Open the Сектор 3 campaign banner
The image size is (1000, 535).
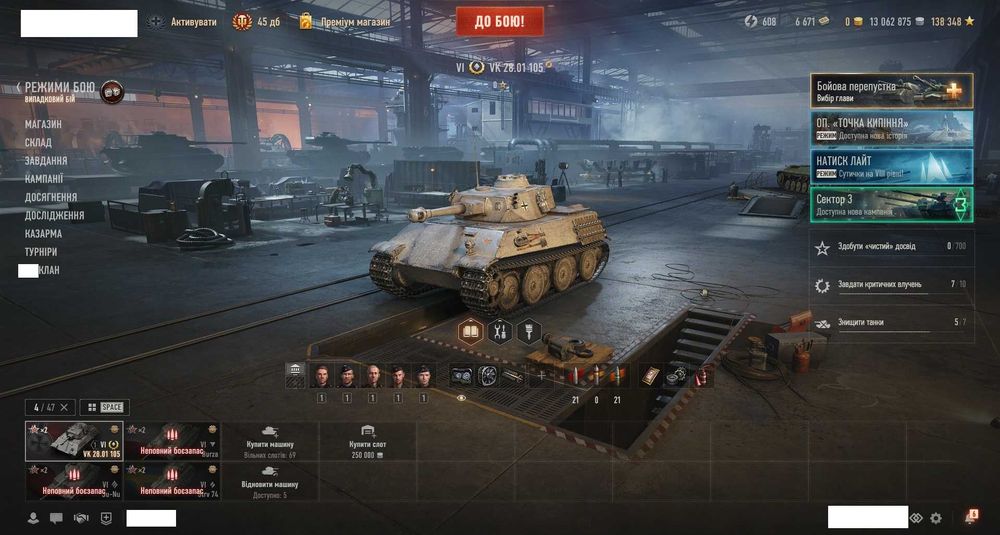[x=890, y=204]
